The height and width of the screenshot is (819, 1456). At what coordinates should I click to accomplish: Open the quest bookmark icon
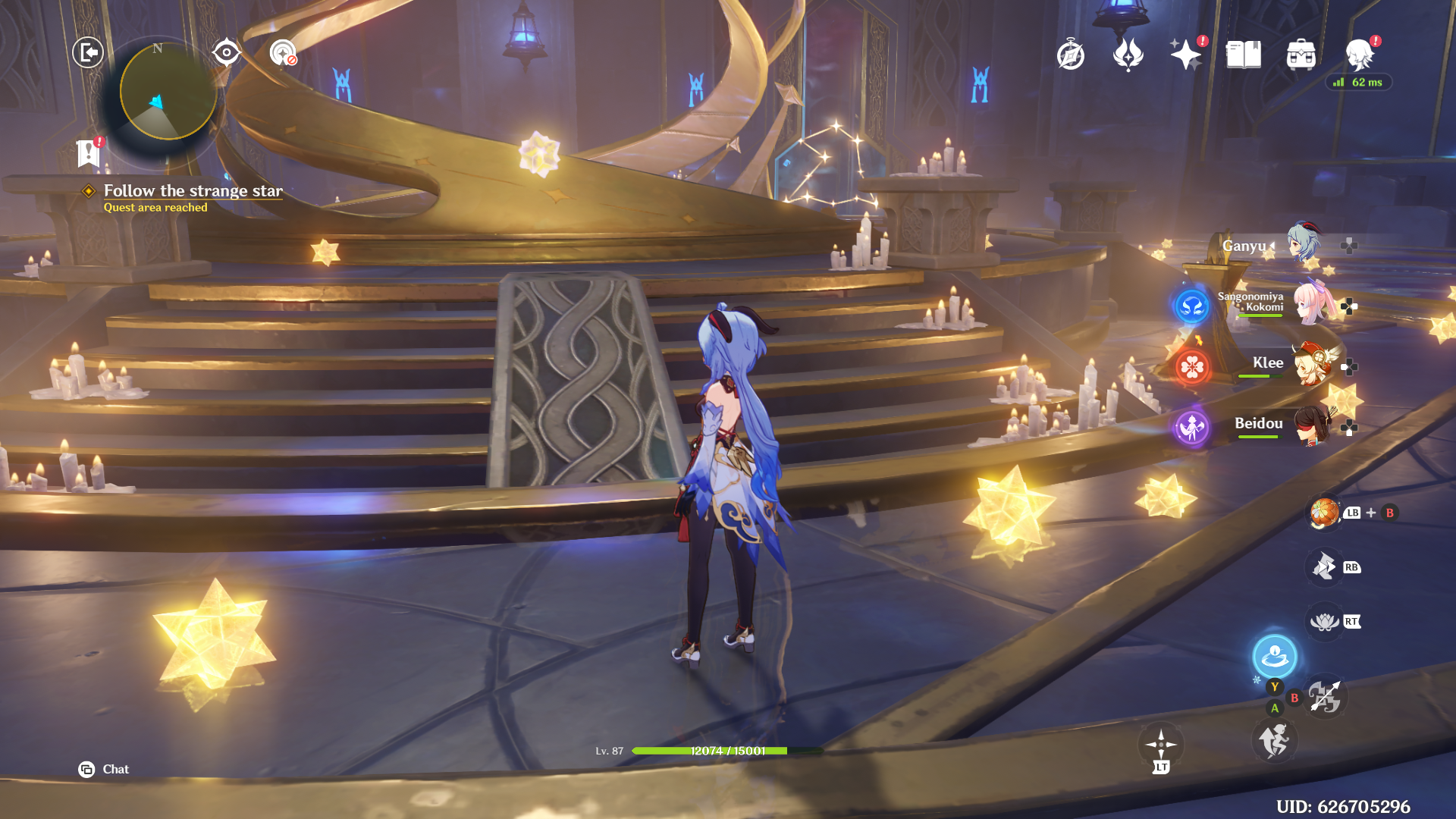click(x=88, y=153)
